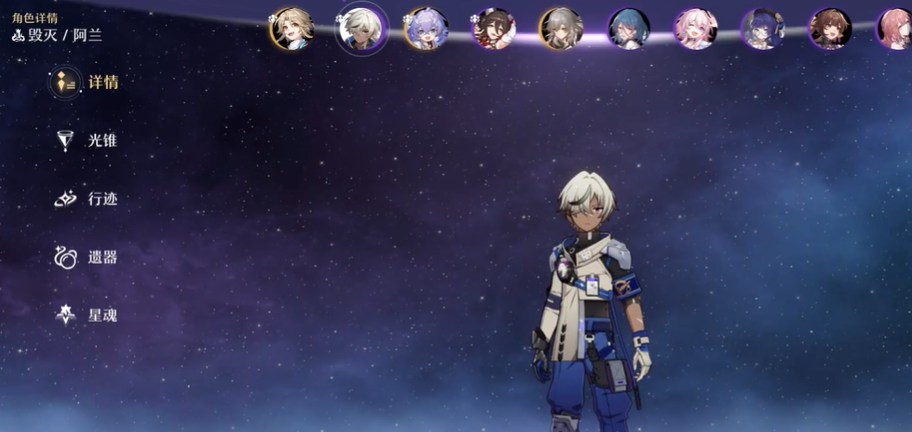Select the dark-haired character with red flower
Image resolution: width=912 pixels, height=432 pixels.
coord(494,29)
